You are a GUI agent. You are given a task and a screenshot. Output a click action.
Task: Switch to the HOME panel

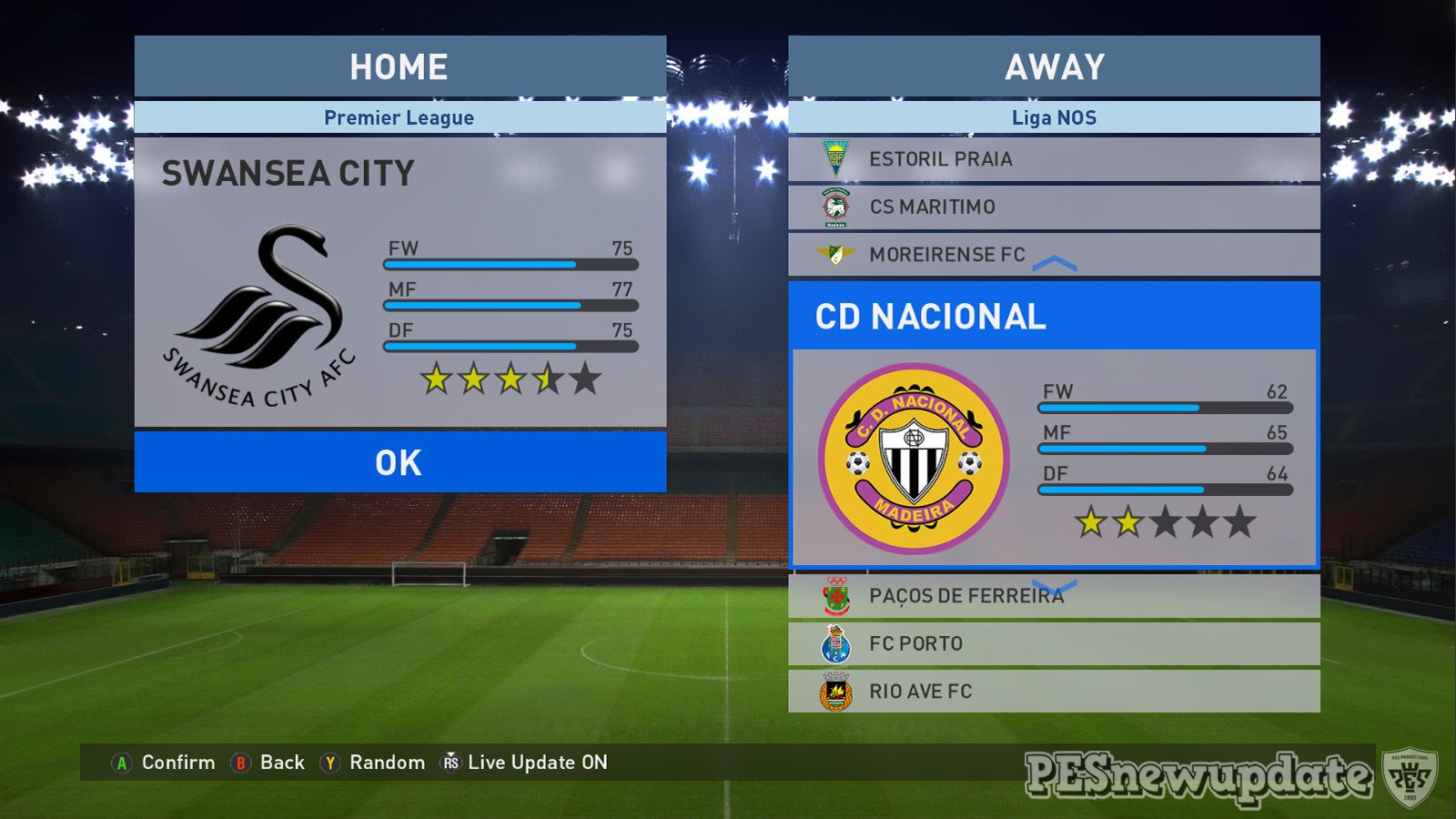pyautogui.click(x=398, y=66)
